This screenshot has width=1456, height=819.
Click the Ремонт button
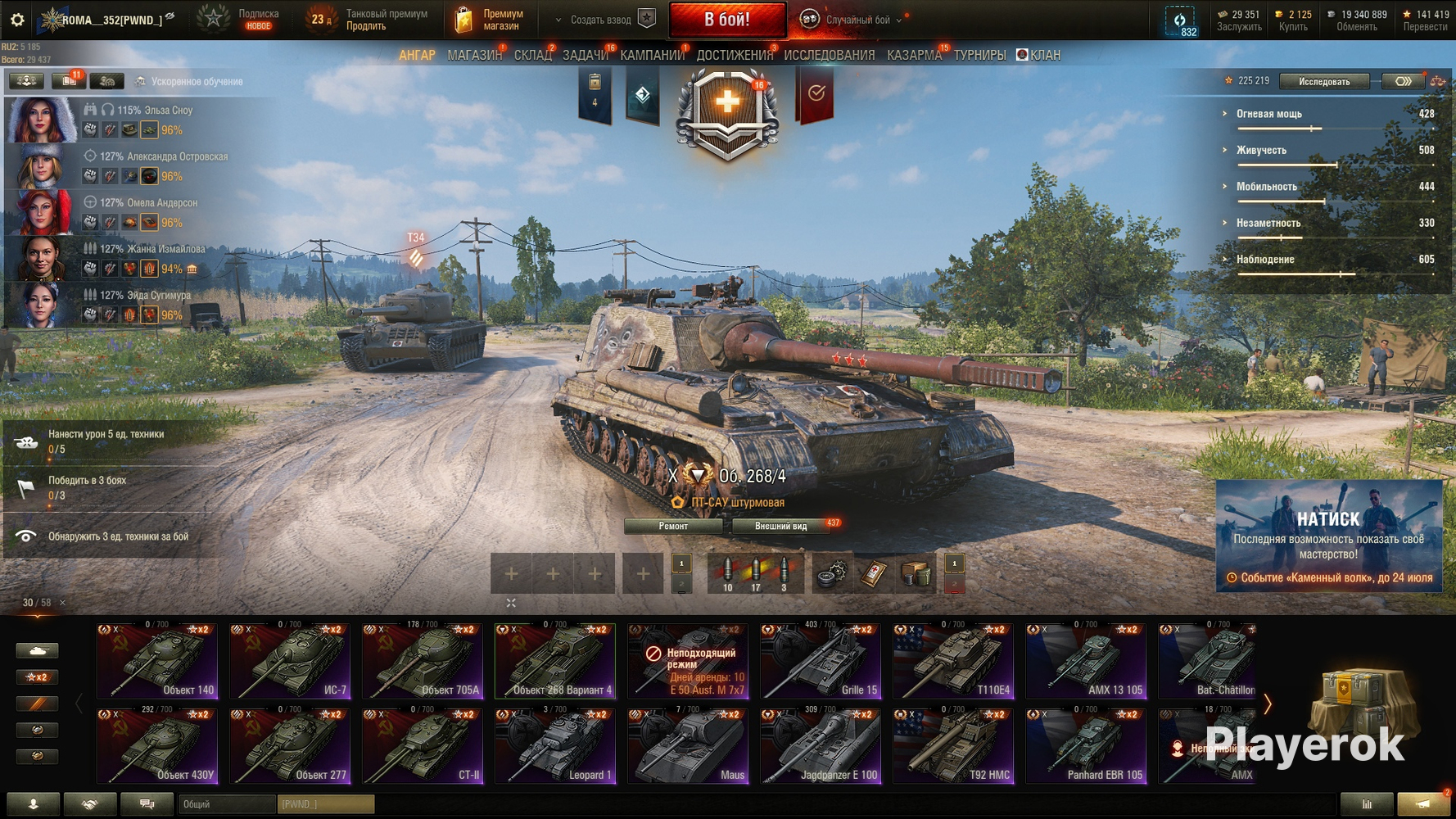coord(674,526)
